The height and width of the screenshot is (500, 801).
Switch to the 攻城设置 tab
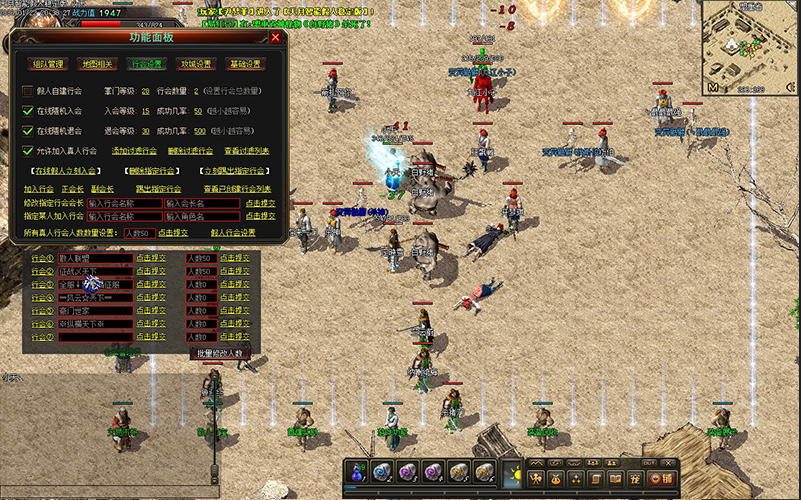pyautogui.click(x=196, y=64)
